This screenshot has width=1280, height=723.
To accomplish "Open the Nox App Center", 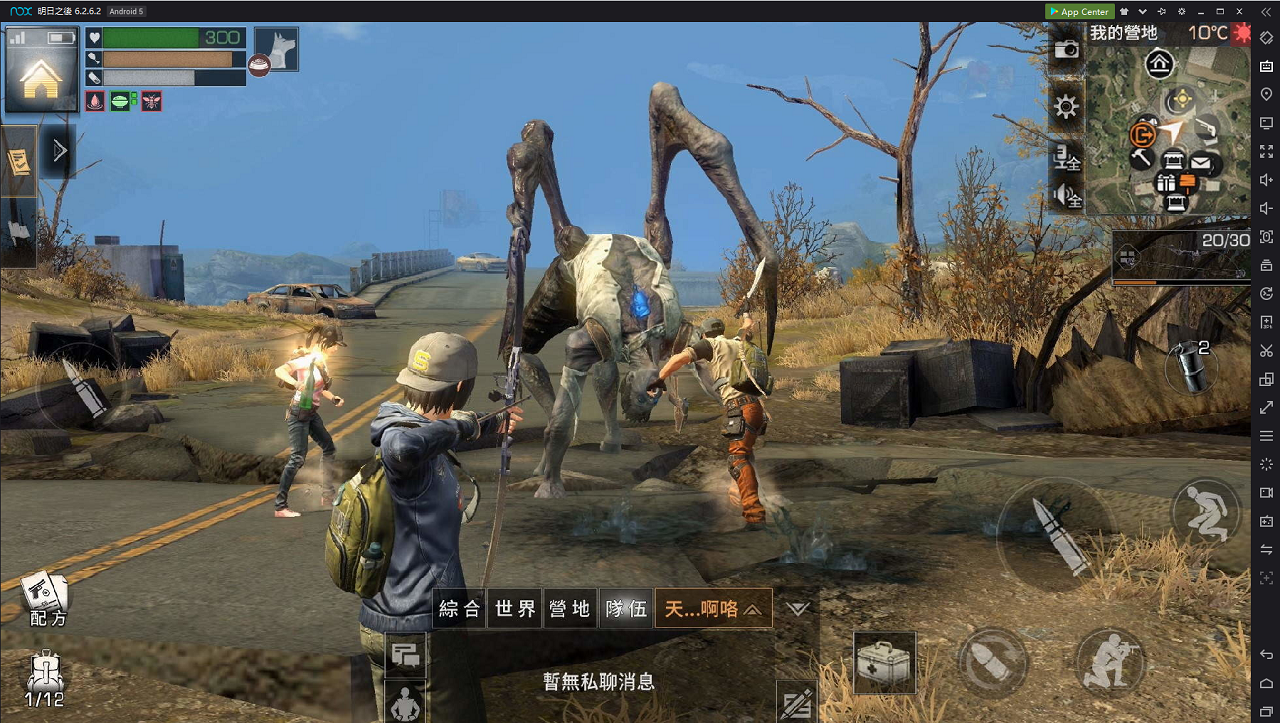I will [x=1079, y=11].
